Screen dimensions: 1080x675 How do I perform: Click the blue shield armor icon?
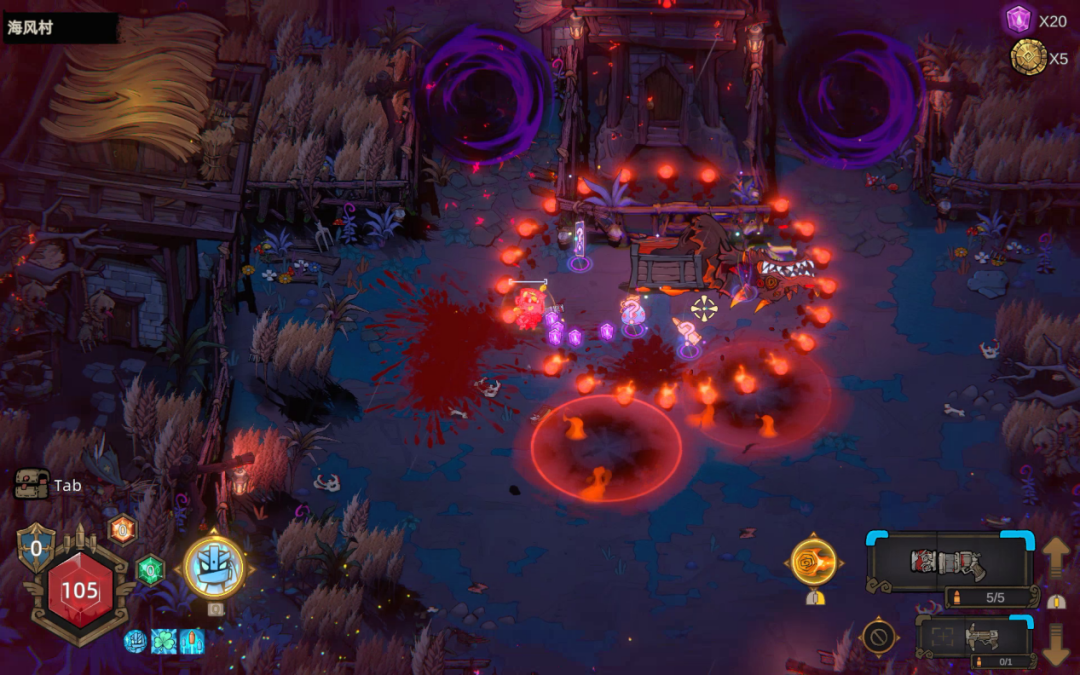(36, 547)
